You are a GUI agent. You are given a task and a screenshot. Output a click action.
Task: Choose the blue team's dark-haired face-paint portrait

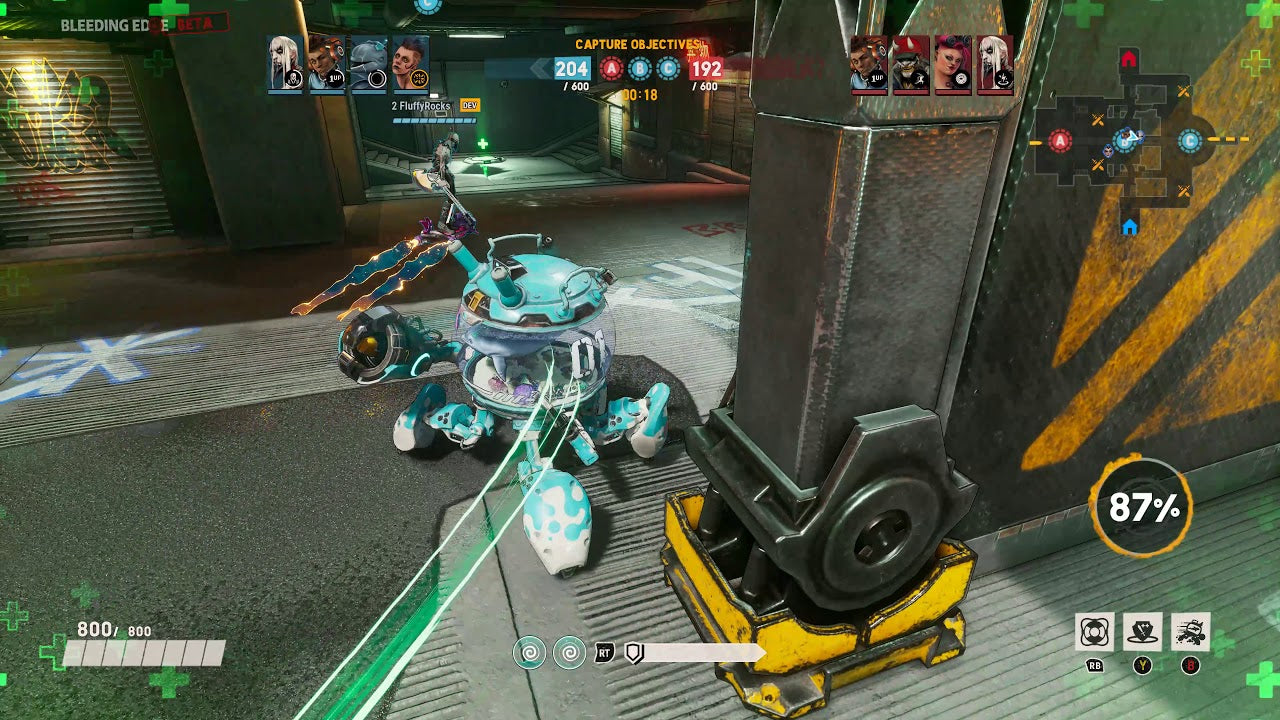click(x=411, y=64)
